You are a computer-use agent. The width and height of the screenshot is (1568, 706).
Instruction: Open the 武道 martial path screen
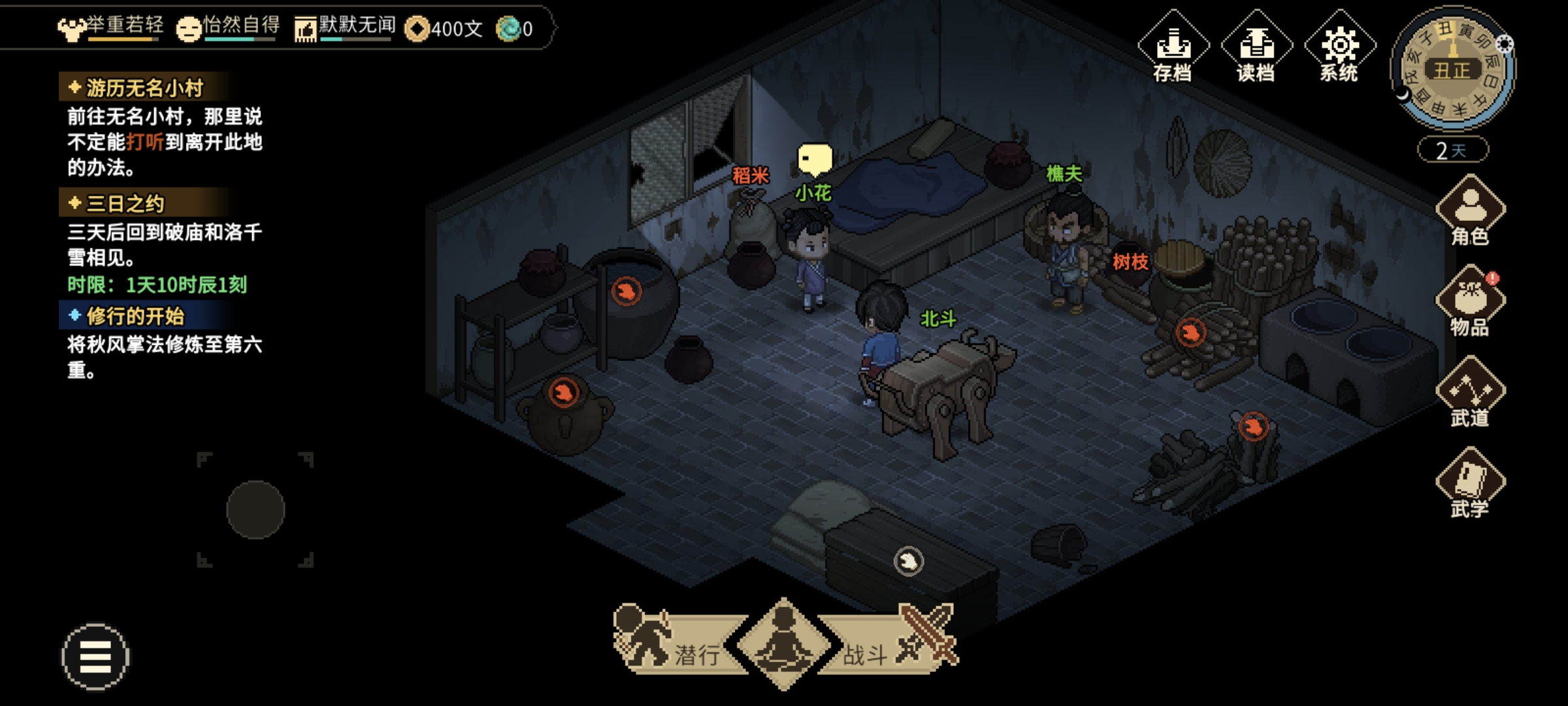pos(1470,392)
